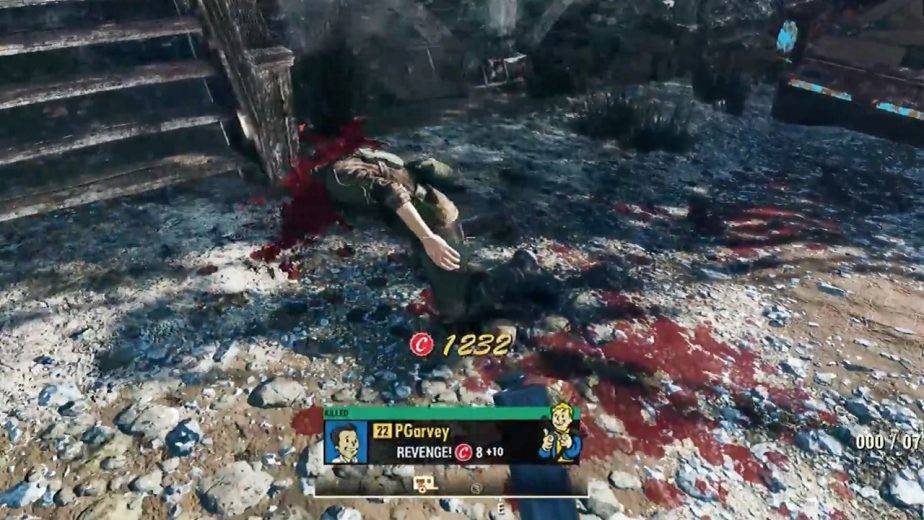Click the PGarvey player name
This screenshot has height=520, width=924.
[422, 432]
